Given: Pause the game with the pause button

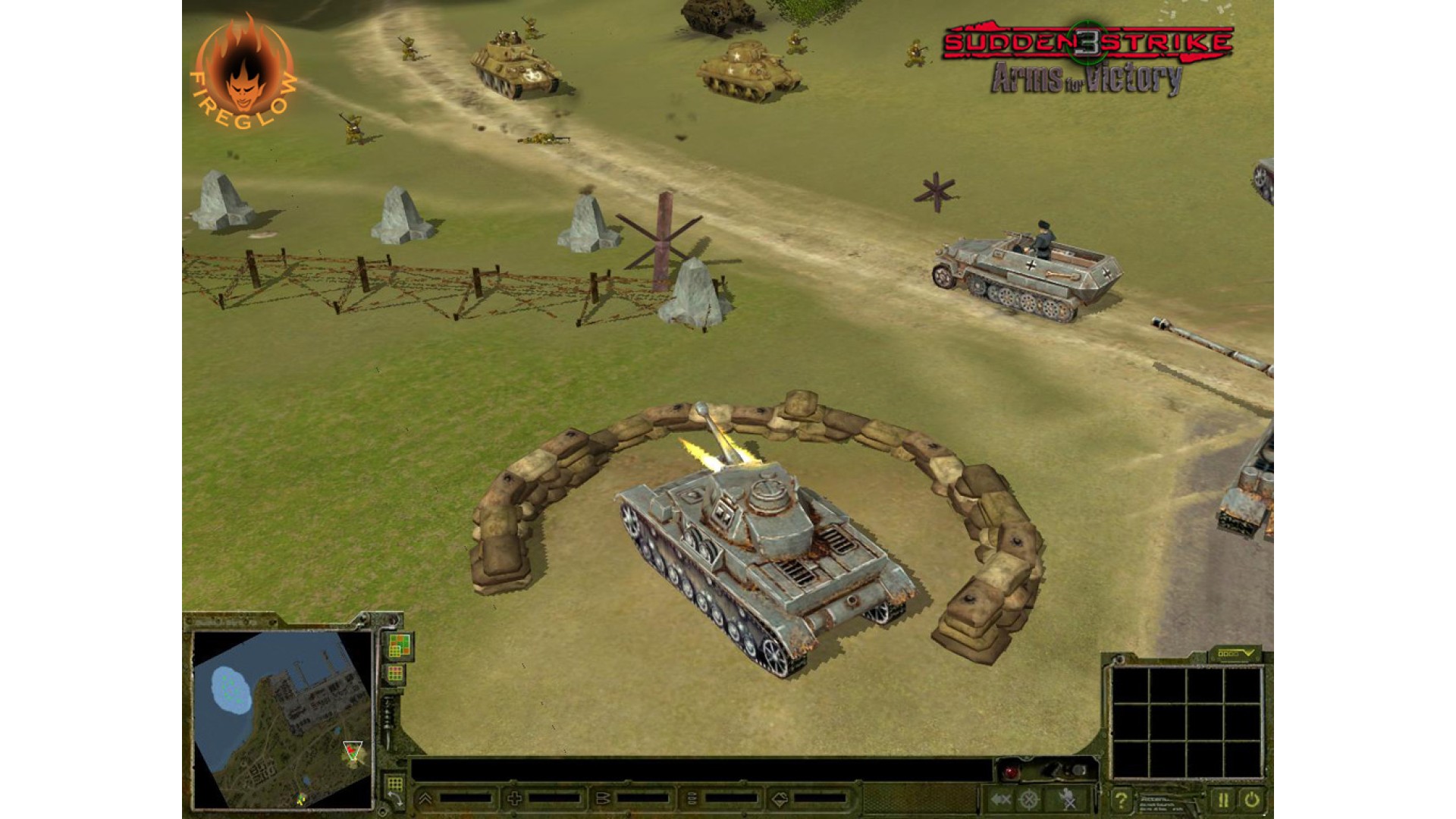Looking at the screenshot, I should 1222,799.
